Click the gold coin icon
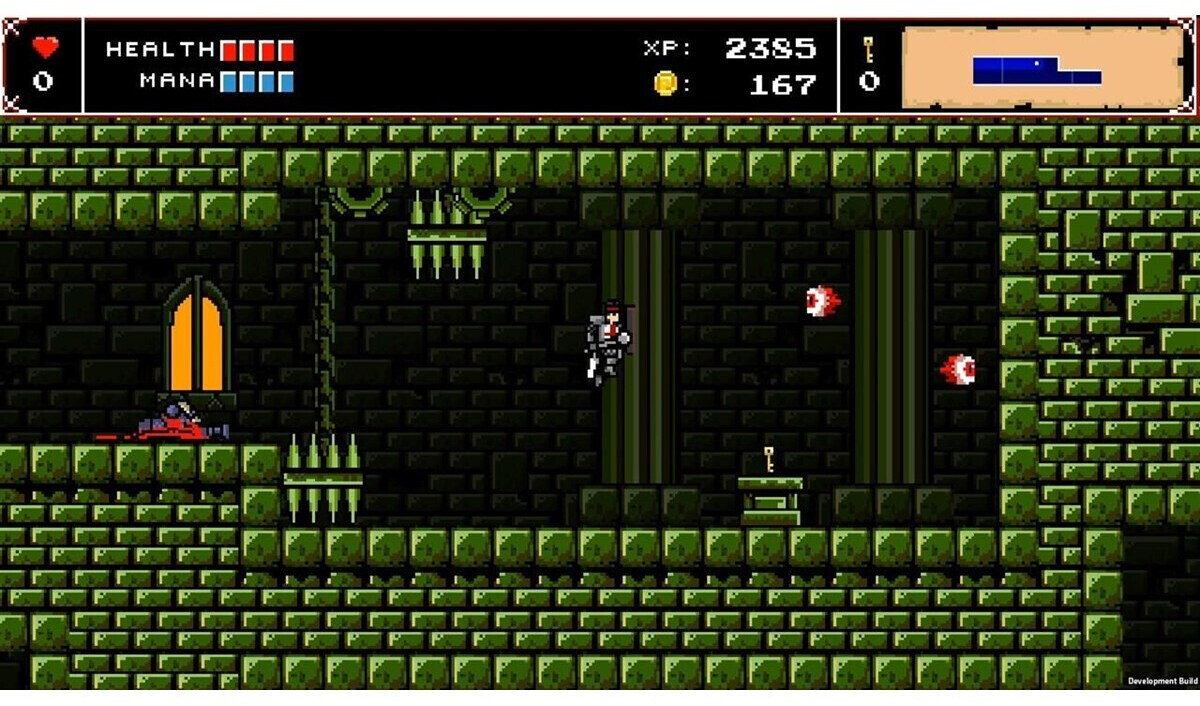This screenshot has width=1200, height=706. pyautogui.click(x=665, y=83)
